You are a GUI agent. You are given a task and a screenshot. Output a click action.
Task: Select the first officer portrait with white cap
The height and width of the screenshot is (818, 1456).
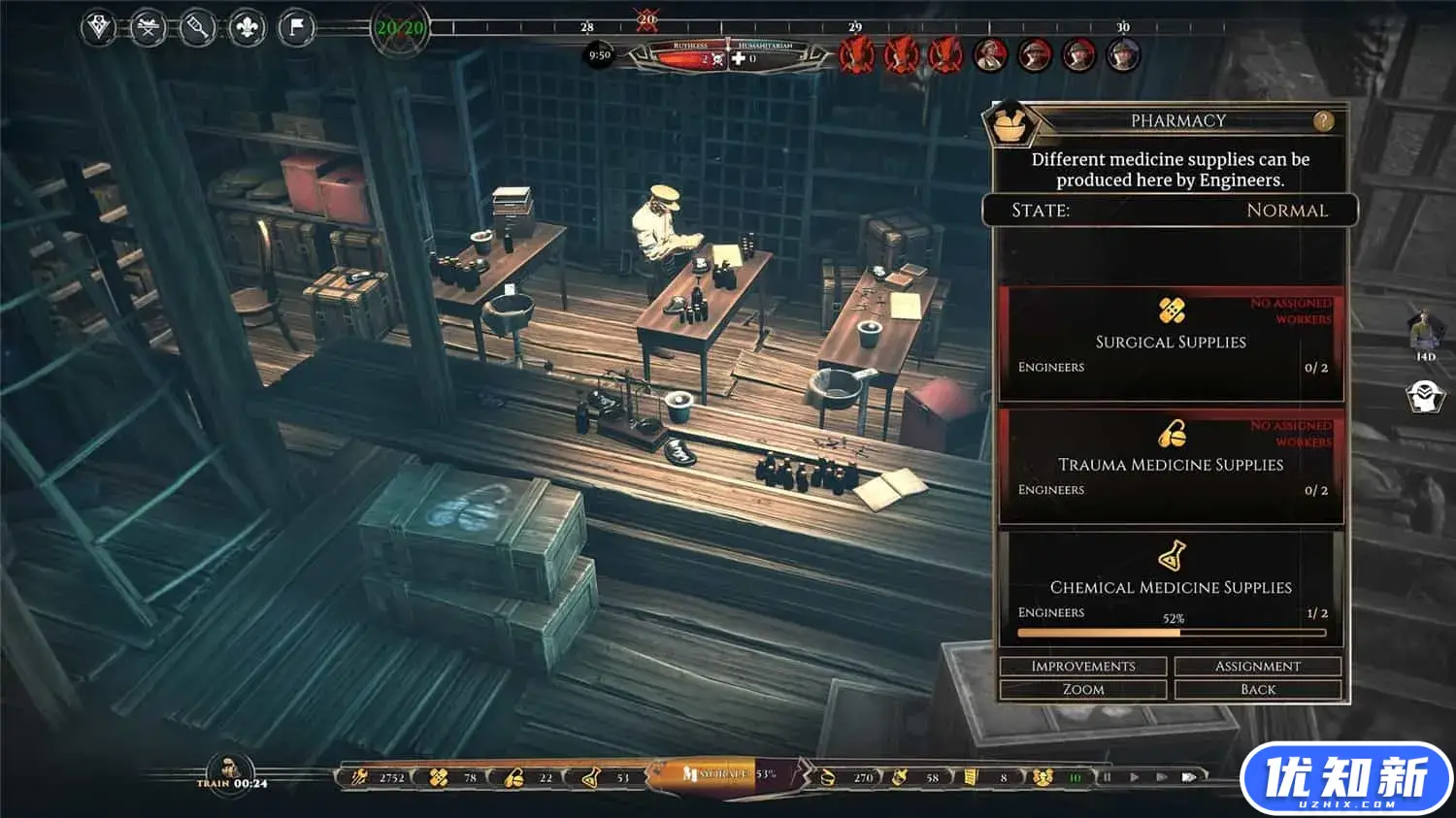coord(990,54)
